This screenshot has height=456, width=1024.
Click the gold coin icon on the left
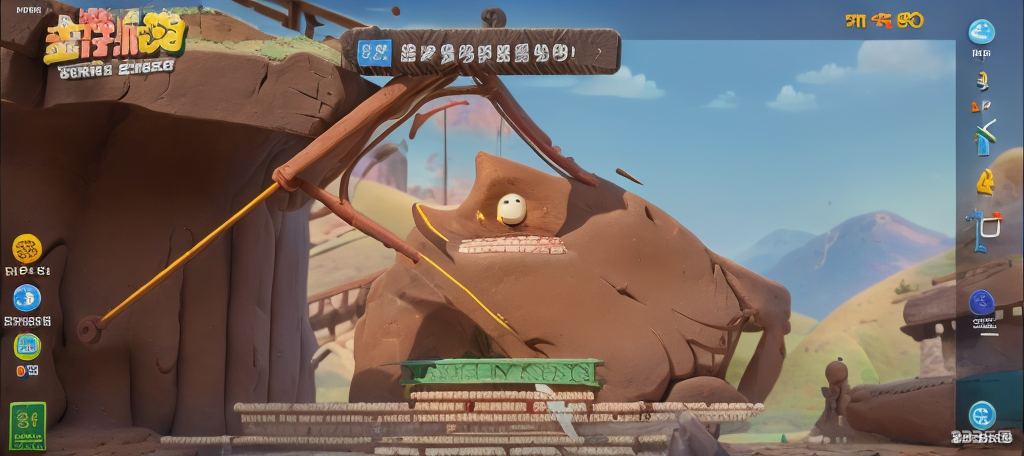coord(27,248)
